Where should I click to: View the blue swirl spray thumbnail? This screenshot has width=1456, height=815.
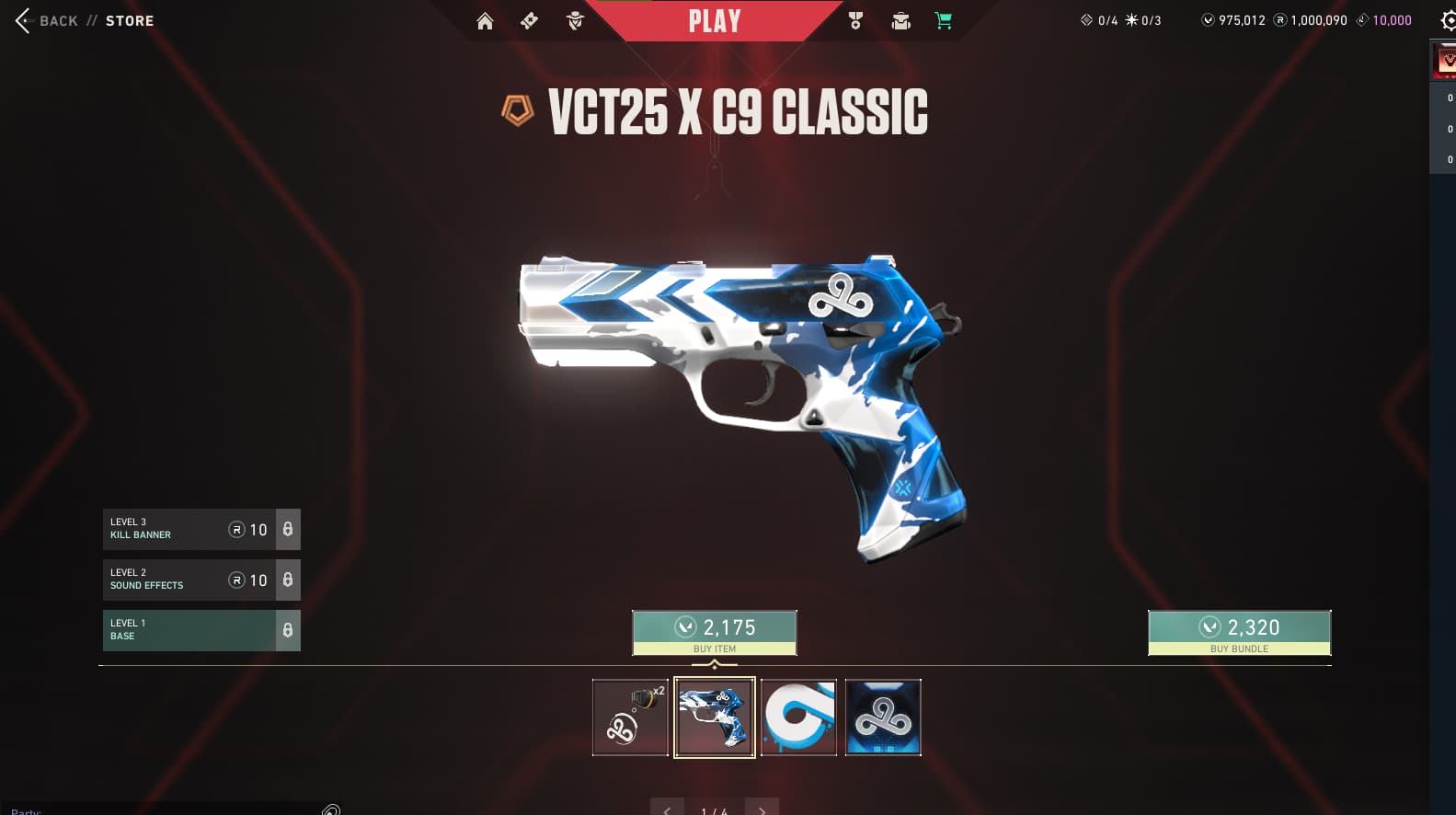[798, 717]
